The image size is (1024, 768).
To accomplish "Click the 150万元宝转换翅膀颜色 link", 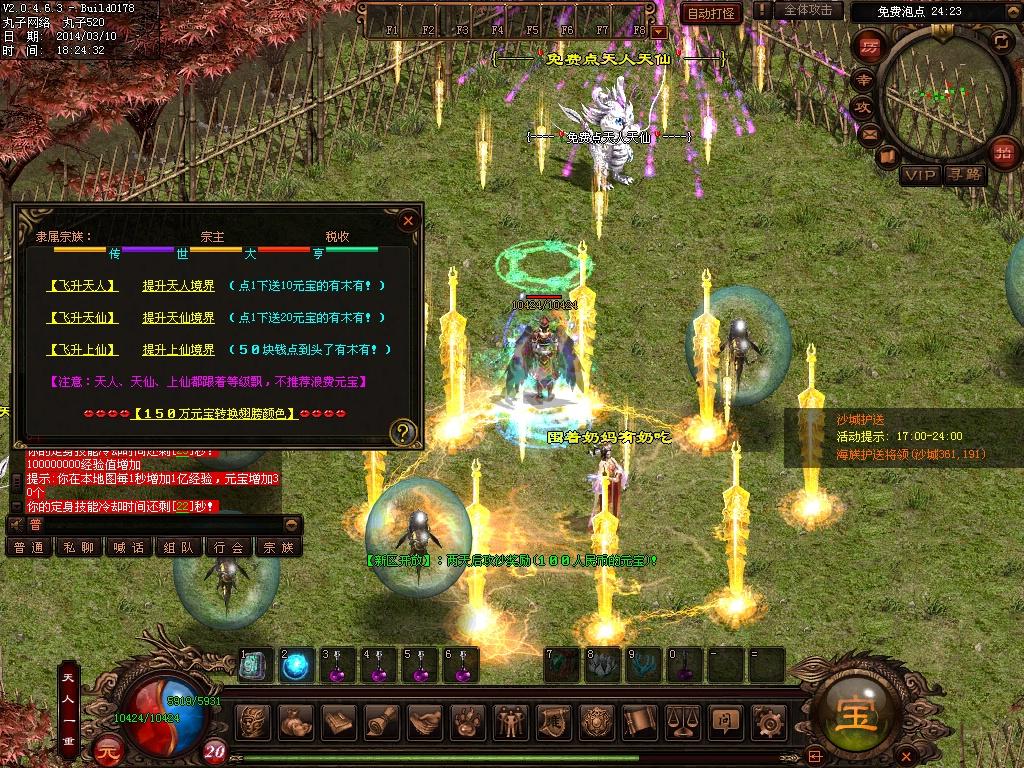I will (215, 413).
